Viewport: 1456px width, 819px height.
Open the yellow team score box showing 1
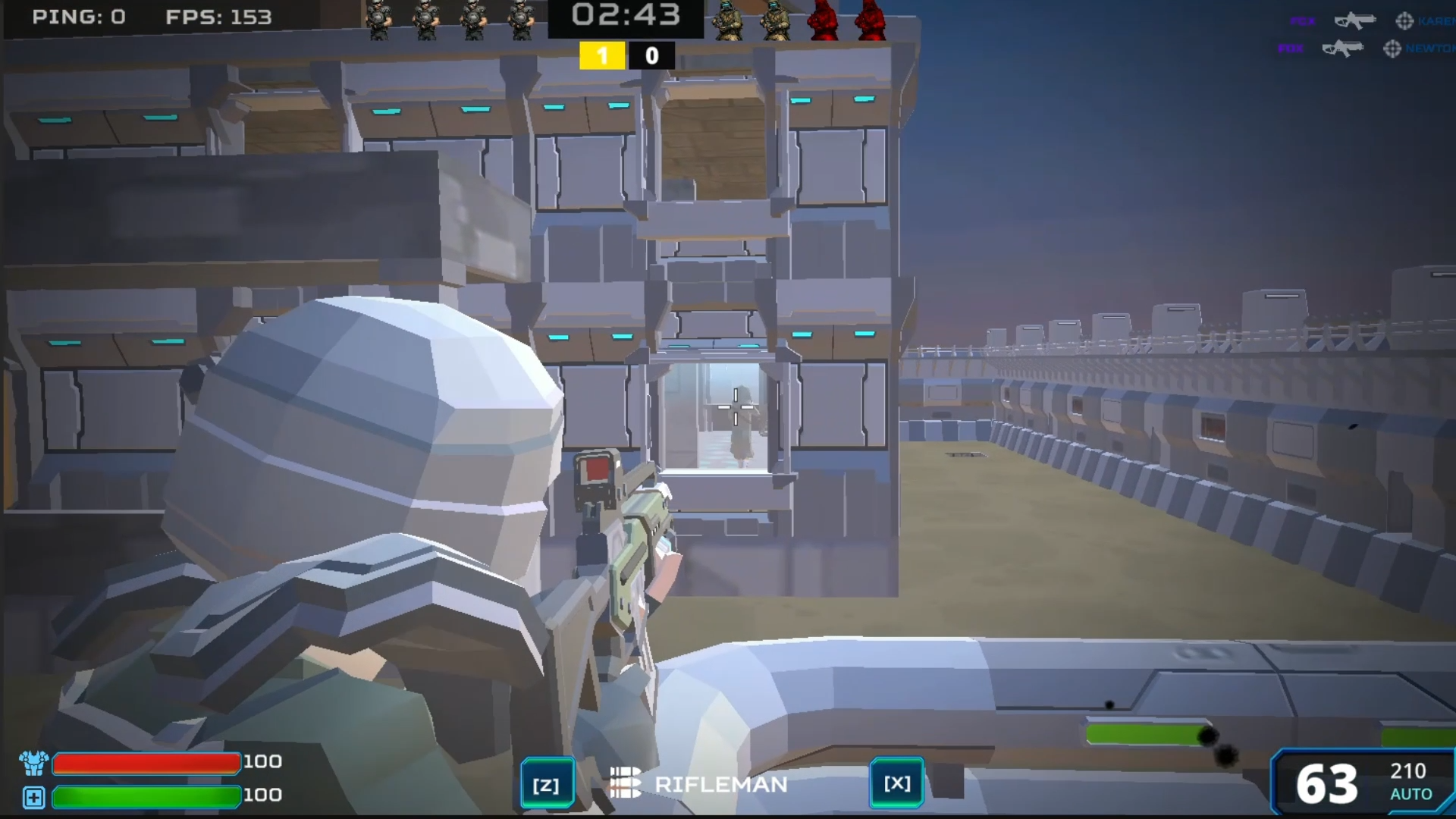point(602,55)
